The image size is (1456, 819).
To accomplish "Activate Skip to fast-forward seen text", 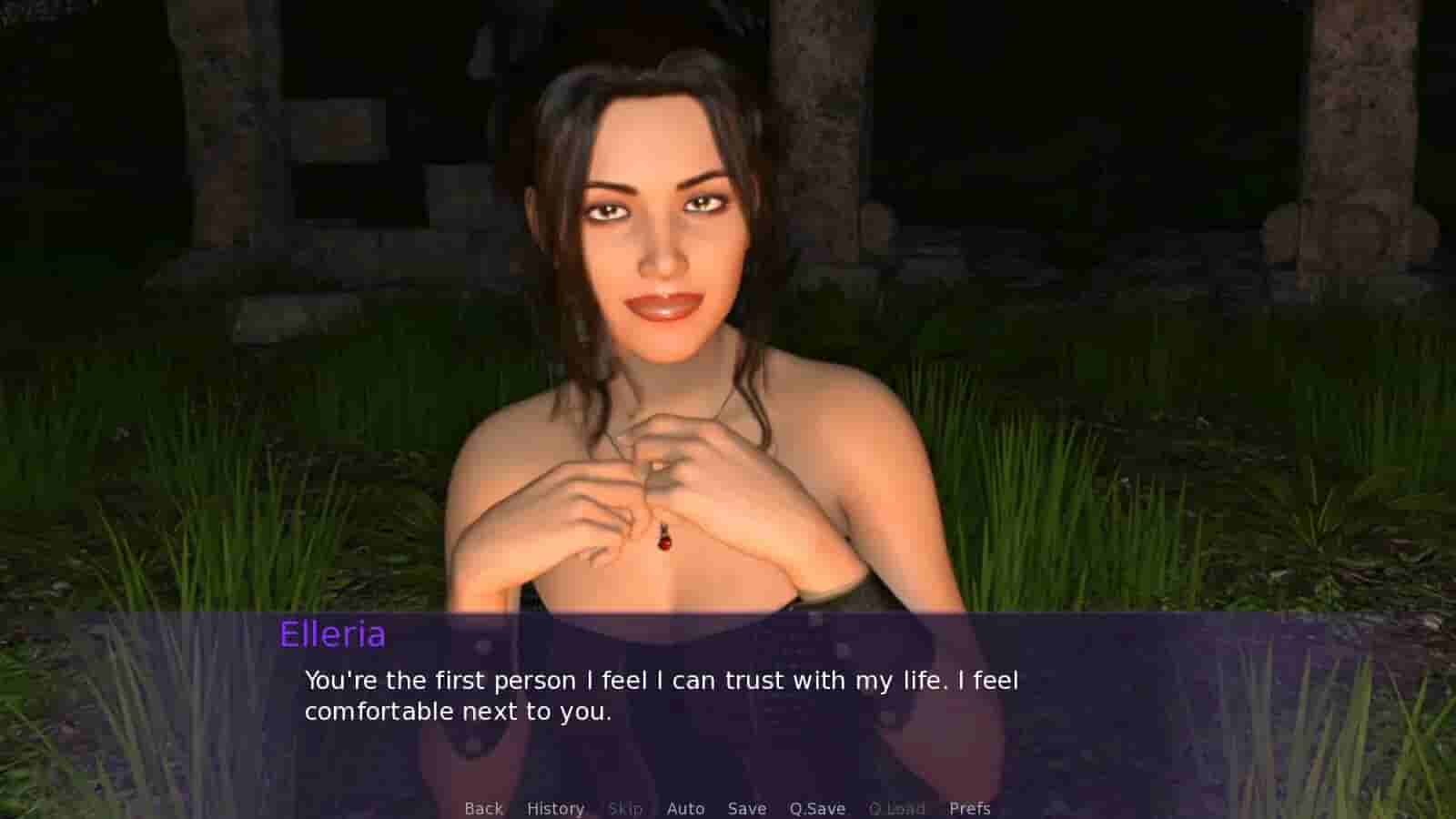I will (x=625, y=808).
